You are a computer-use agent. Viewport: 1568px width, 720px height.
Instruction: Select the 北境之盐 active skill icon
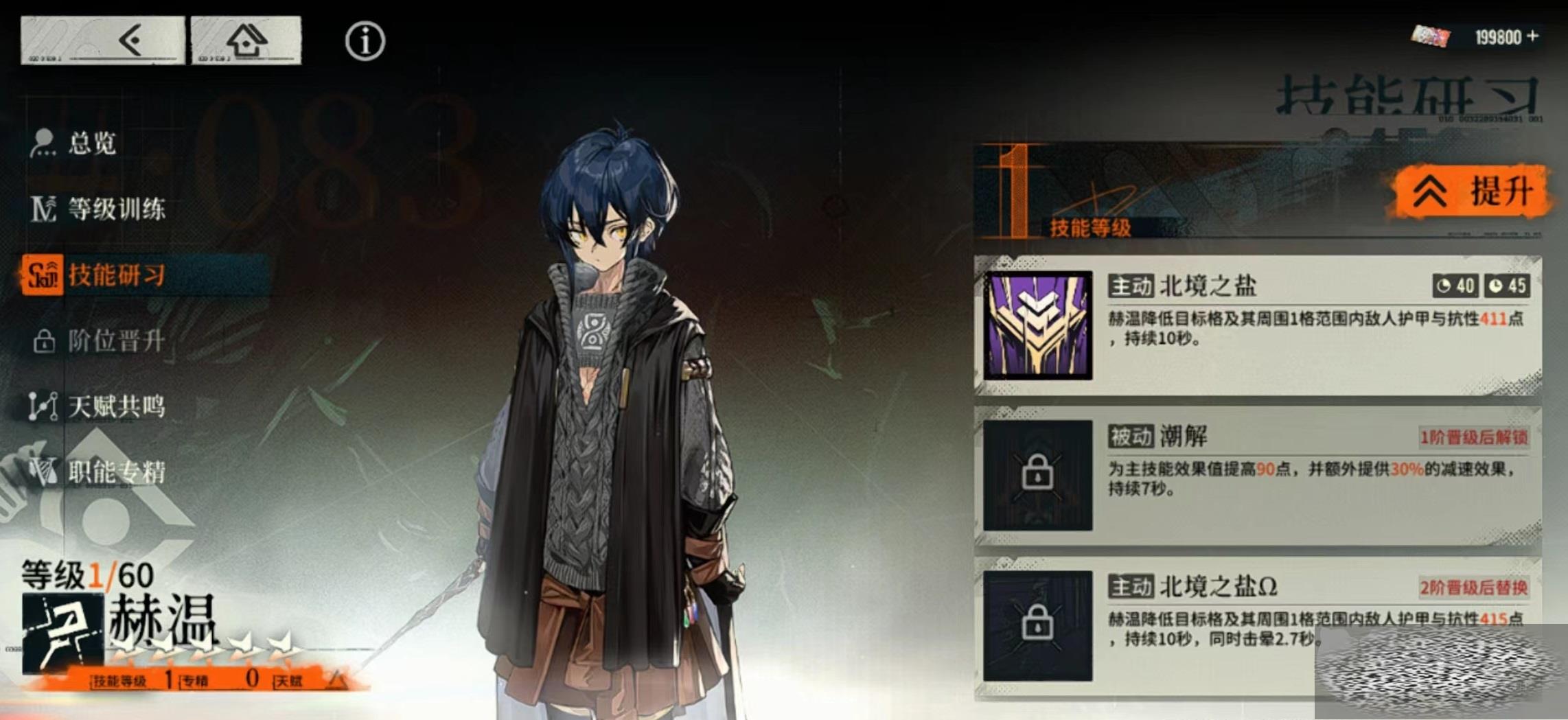[x=1037, y=325]
